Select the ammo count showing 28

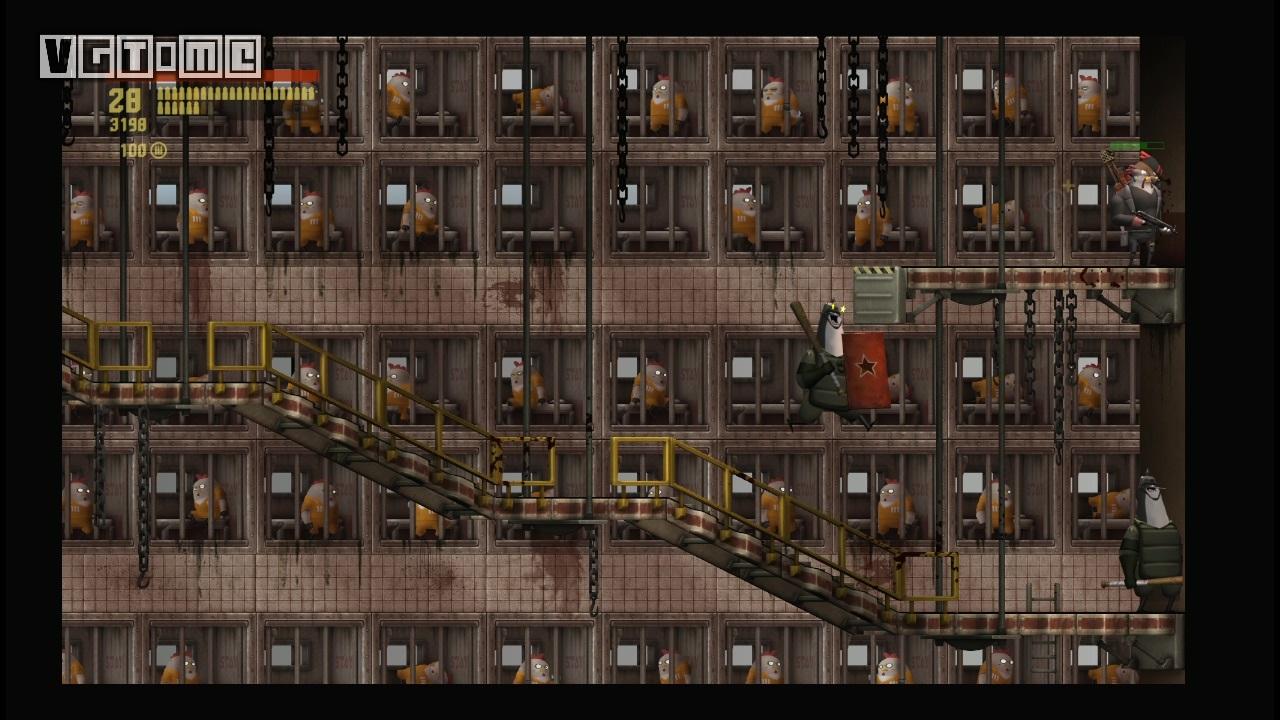(126, 101)
